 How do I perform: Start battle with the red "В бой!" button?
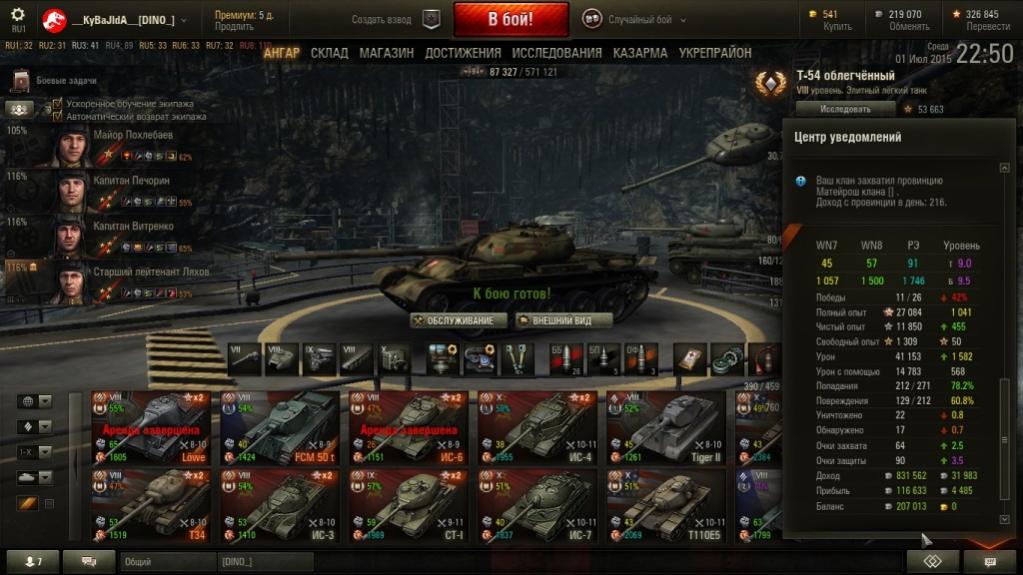pos(510,19)
